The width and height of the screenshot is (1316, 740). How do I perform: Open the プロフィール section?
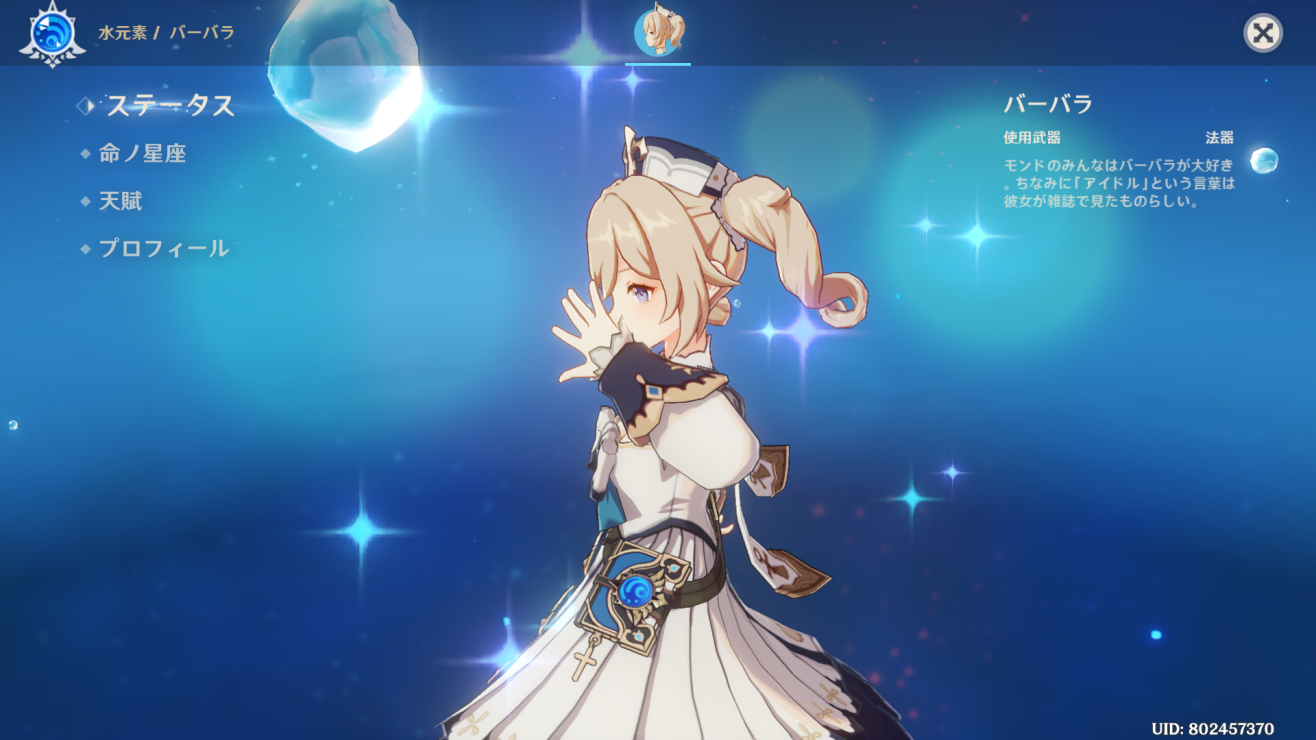(x=165, y=248)
